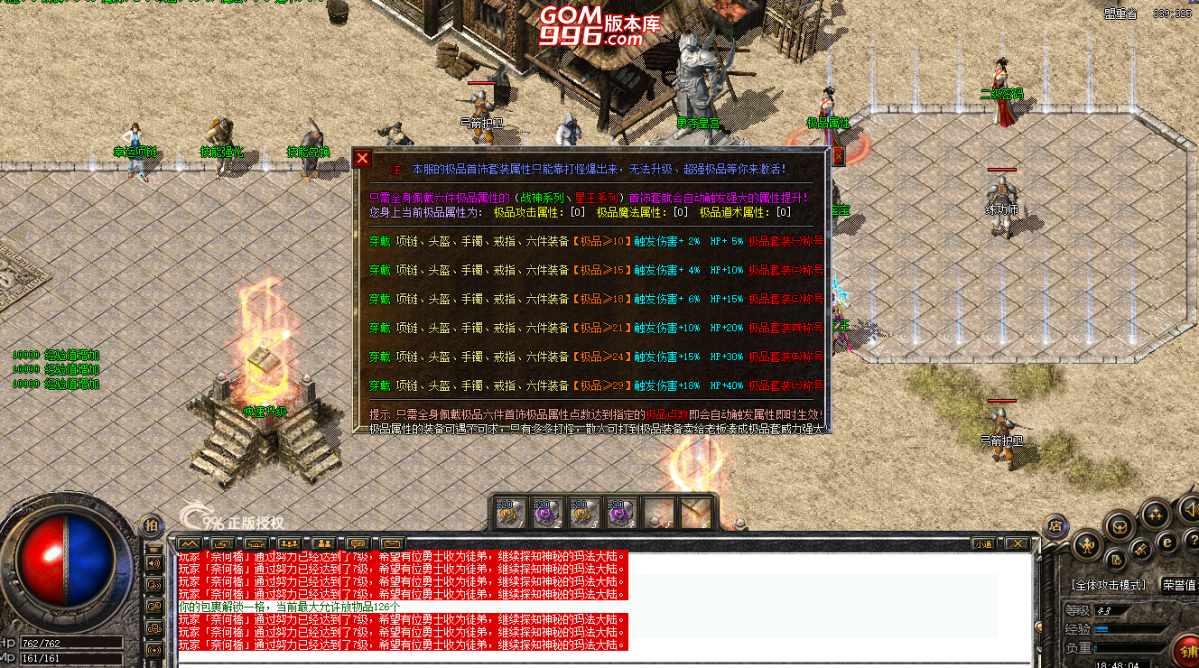Open the 店 shop round button
This screenshot has width=1199, height=668.
[x=1055, y=525]
